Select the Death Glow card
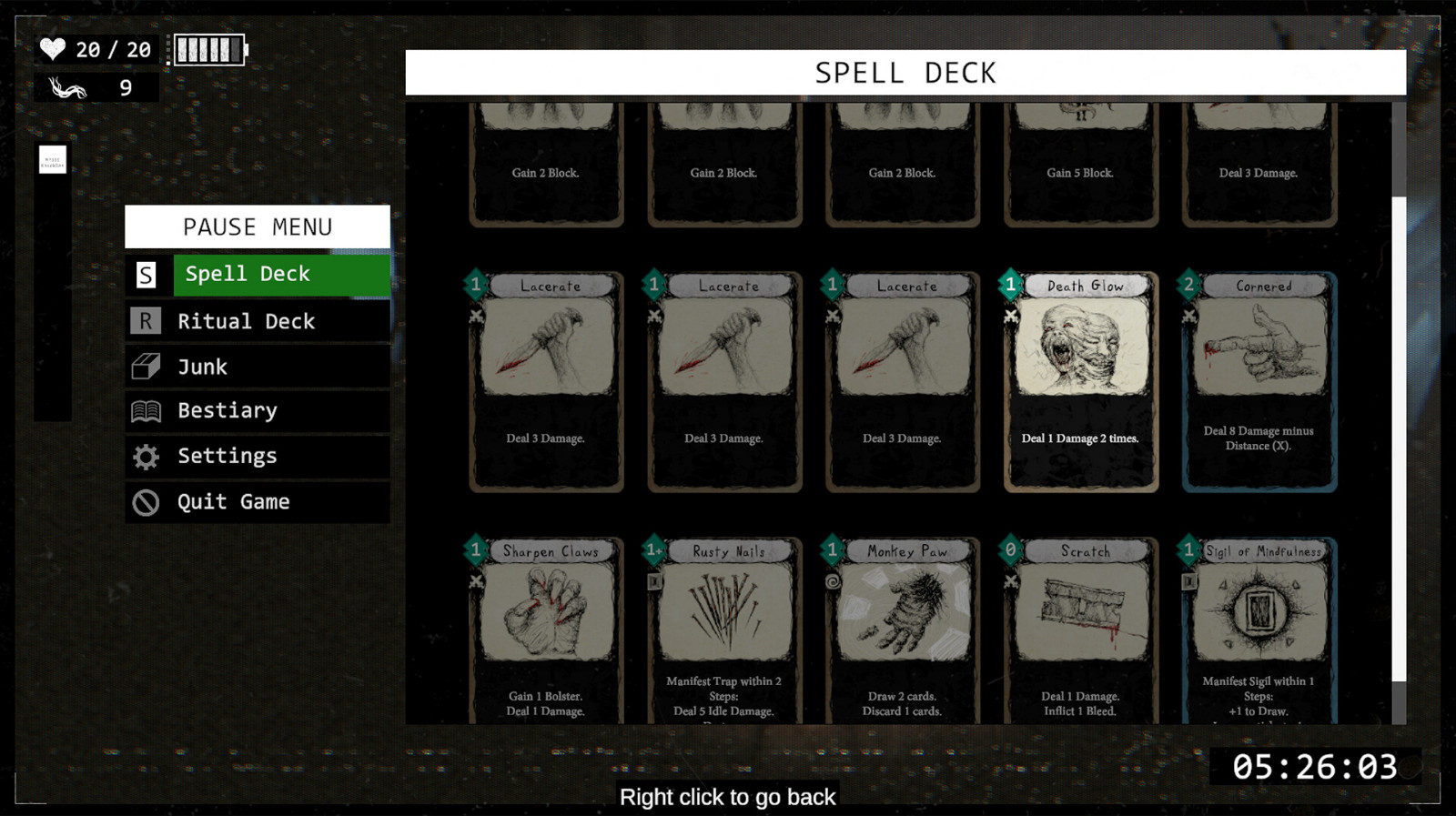 1080,382
